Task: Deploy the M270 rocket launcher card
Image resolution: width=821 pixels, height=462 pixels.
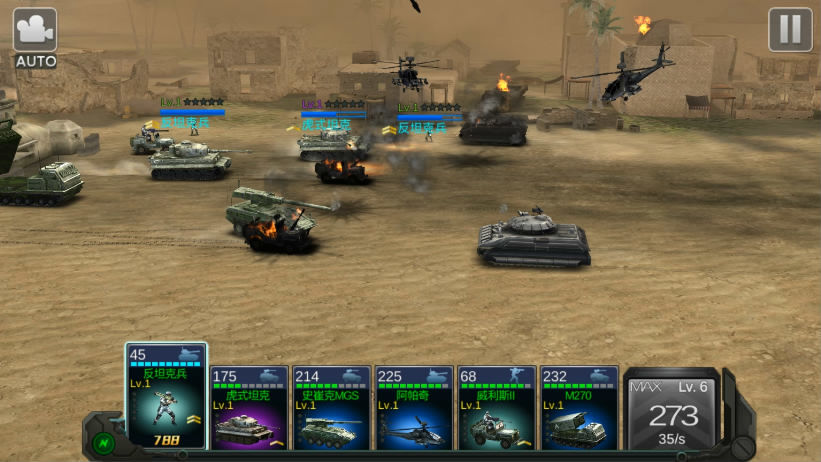Action: pos(579,408)
